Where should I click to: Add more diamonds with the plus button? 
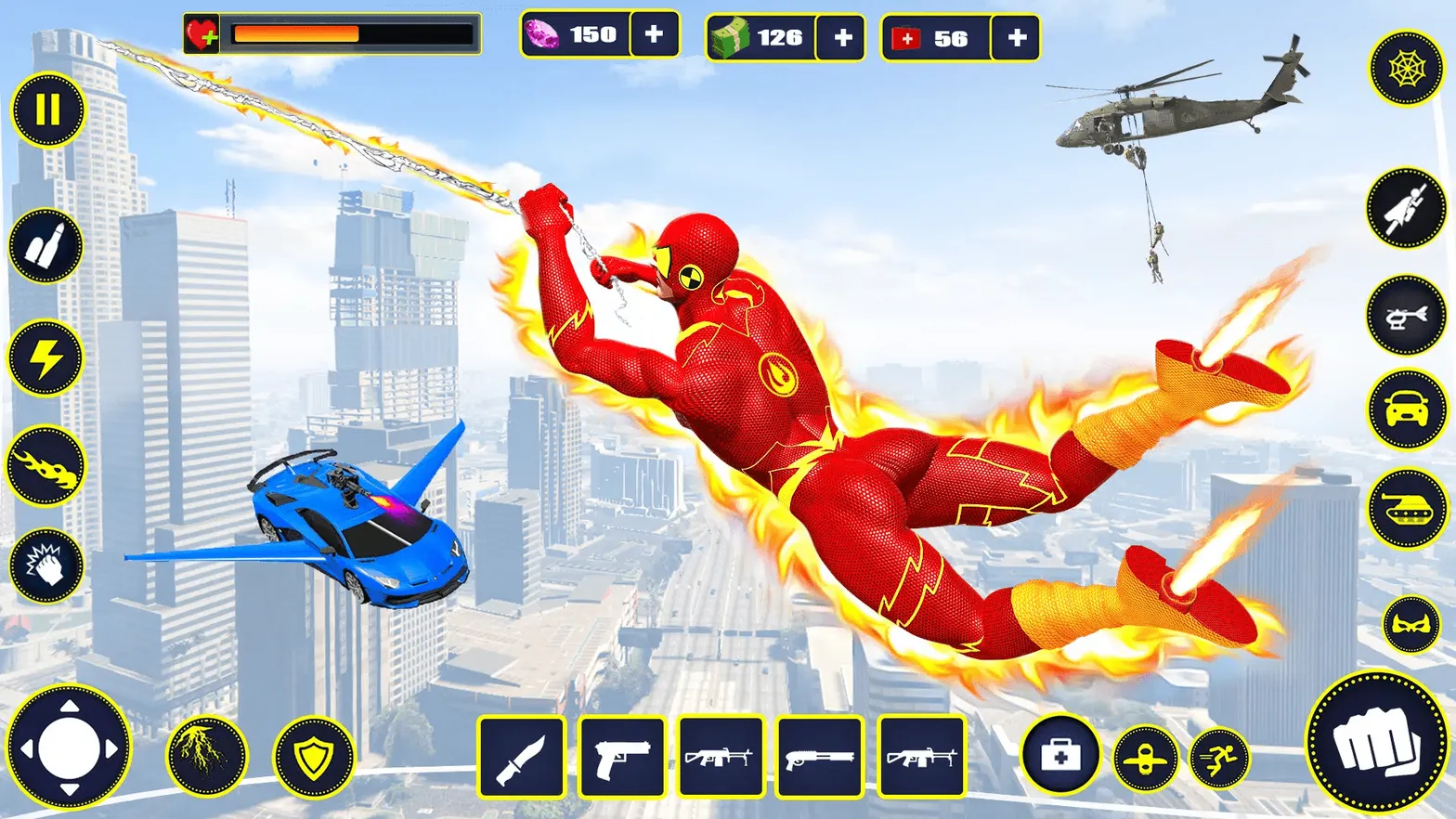(656, 34)
